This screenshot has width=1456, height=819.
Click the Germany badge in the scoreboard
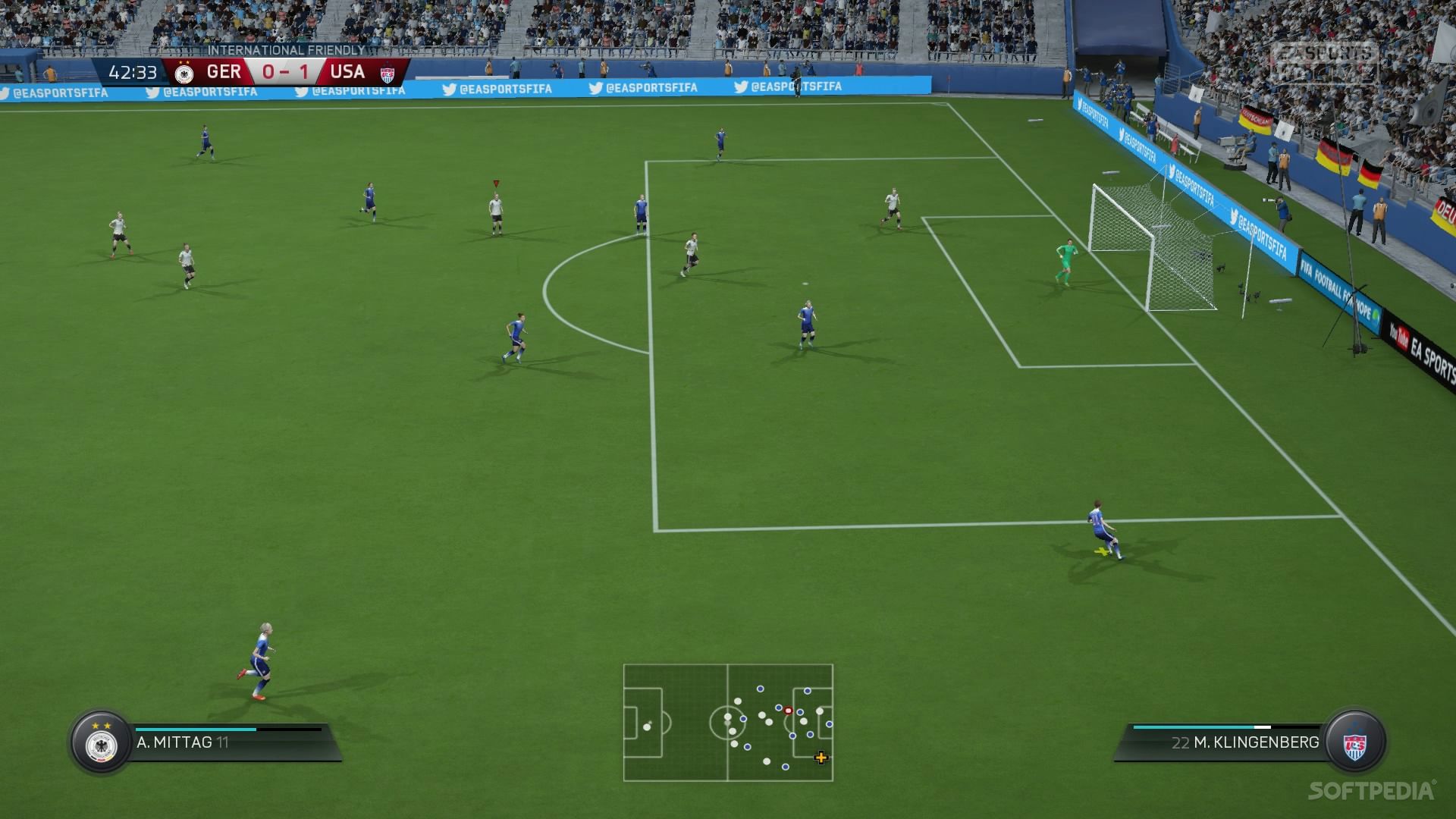[x=183, y=73]
